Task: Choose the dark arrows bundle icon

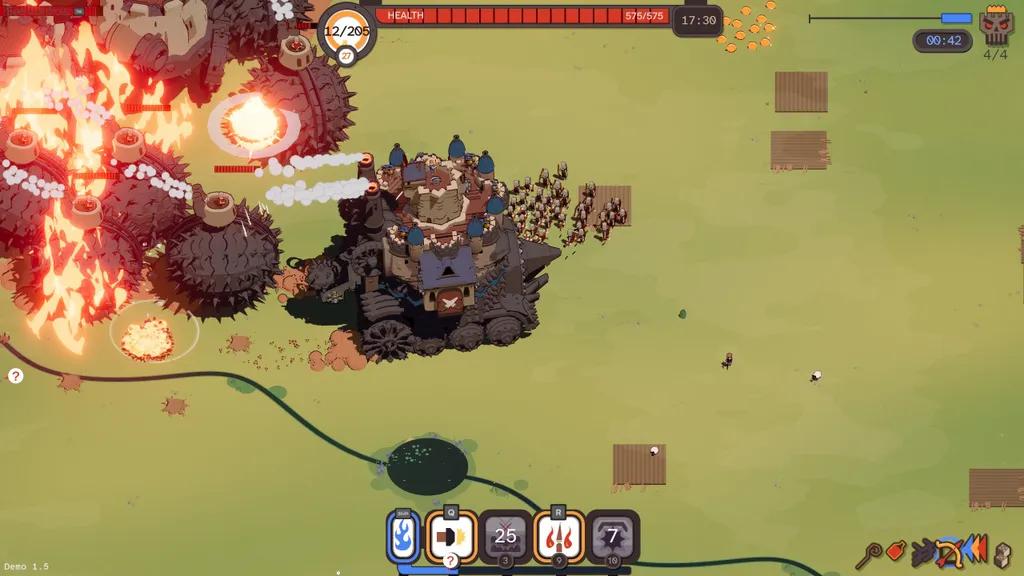Action: 922,551
